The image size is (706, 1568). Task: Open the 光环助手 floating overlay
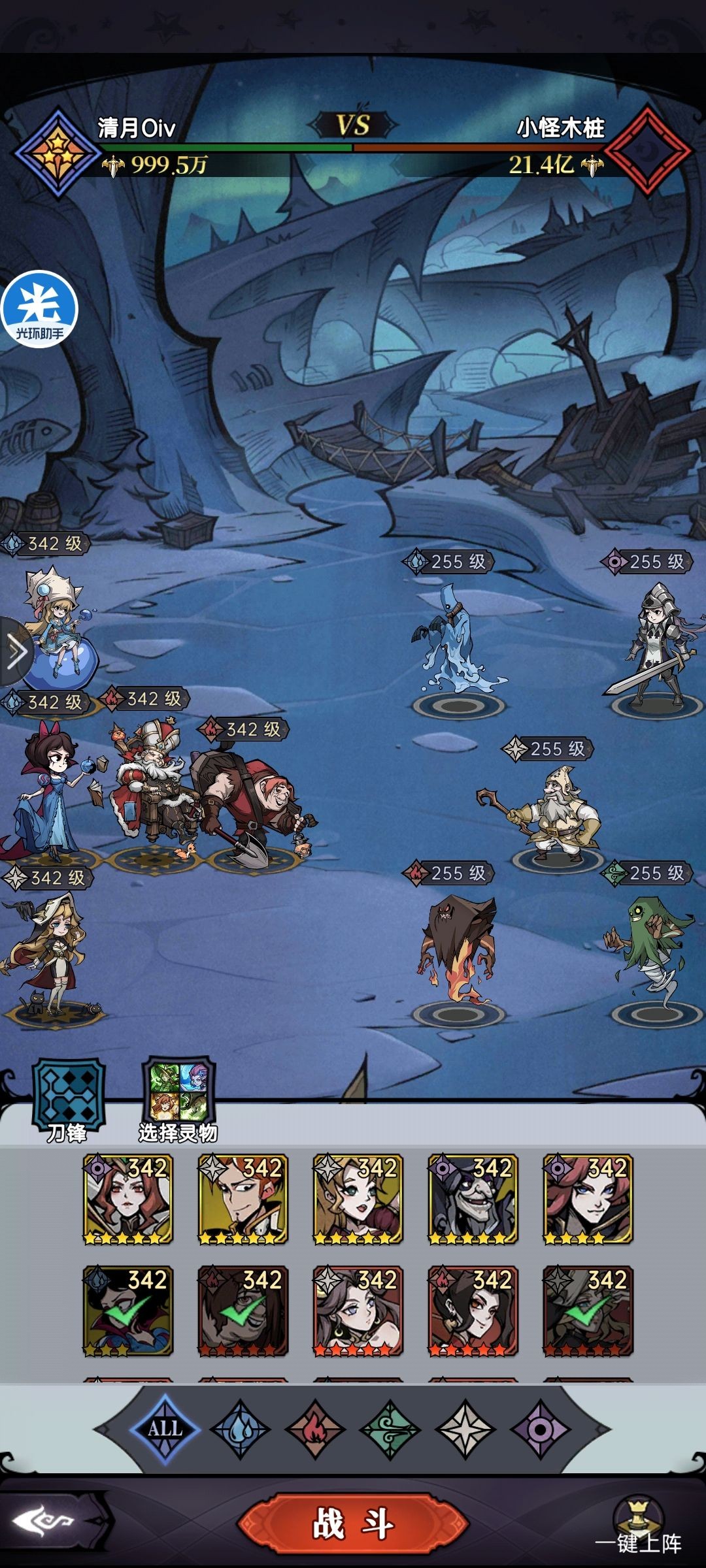point(39,309)
